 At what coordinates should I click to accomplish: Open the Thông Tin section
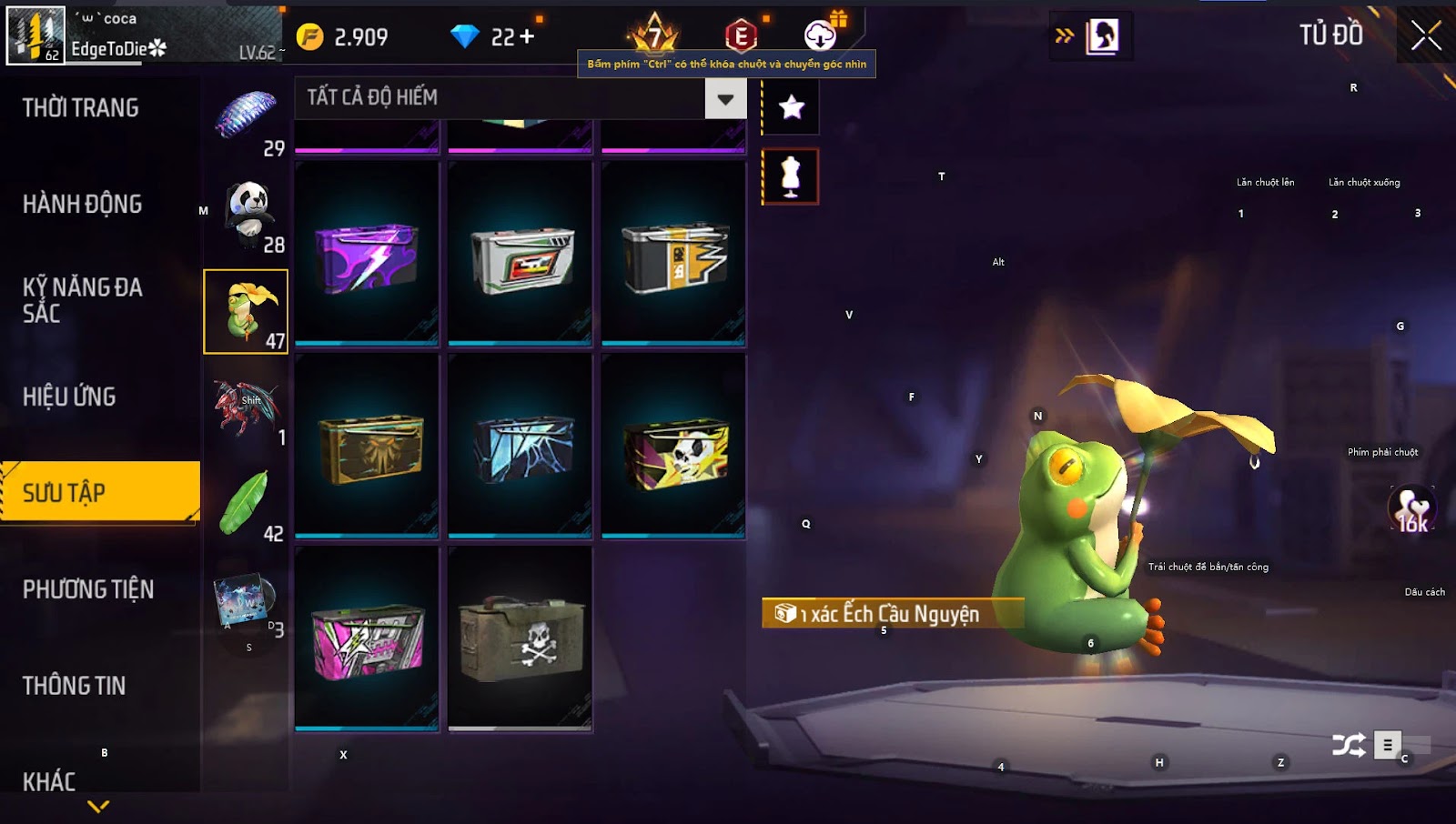coord(75,686)
